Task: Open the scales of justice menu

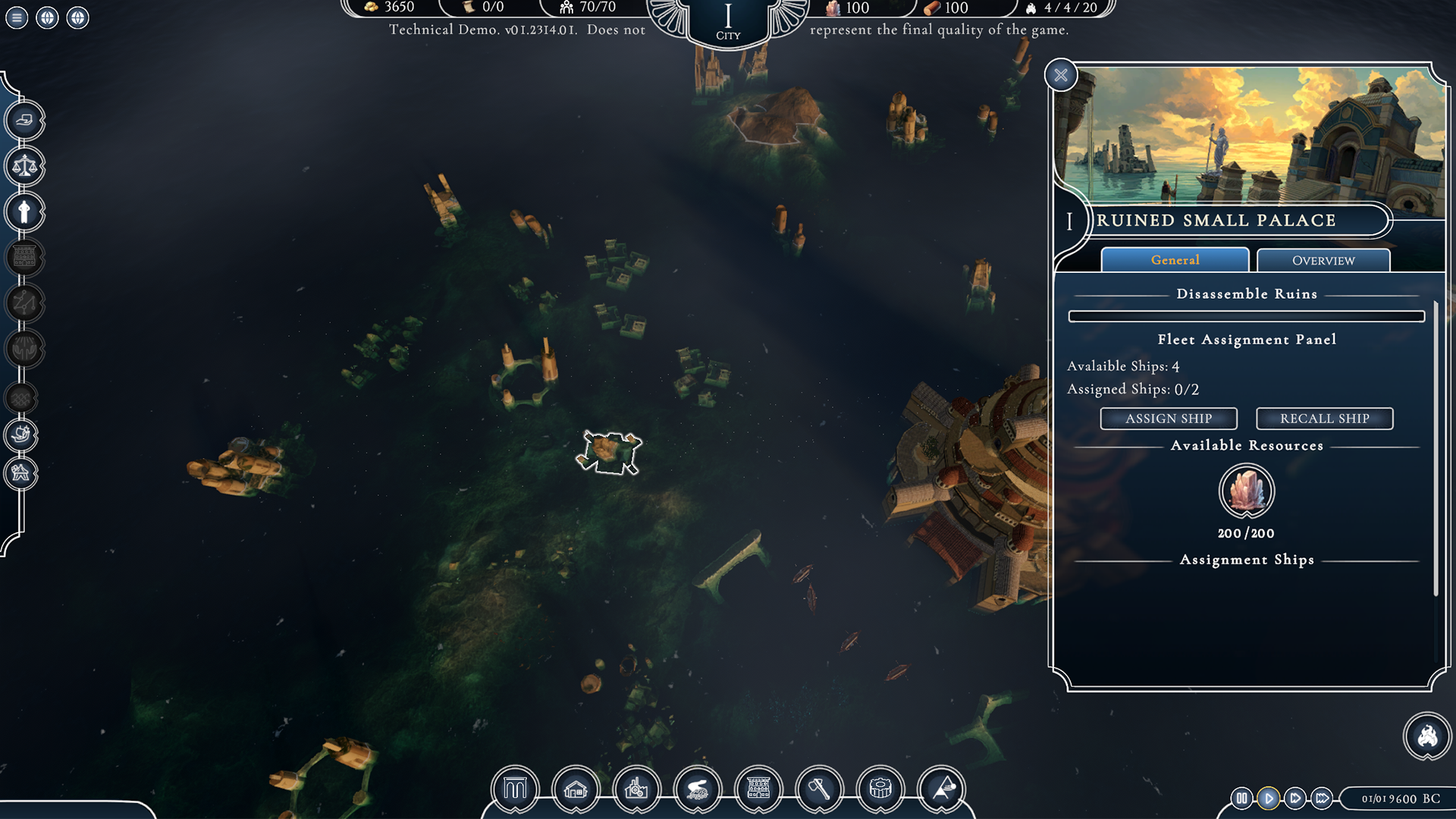Action: pos(24,166)
